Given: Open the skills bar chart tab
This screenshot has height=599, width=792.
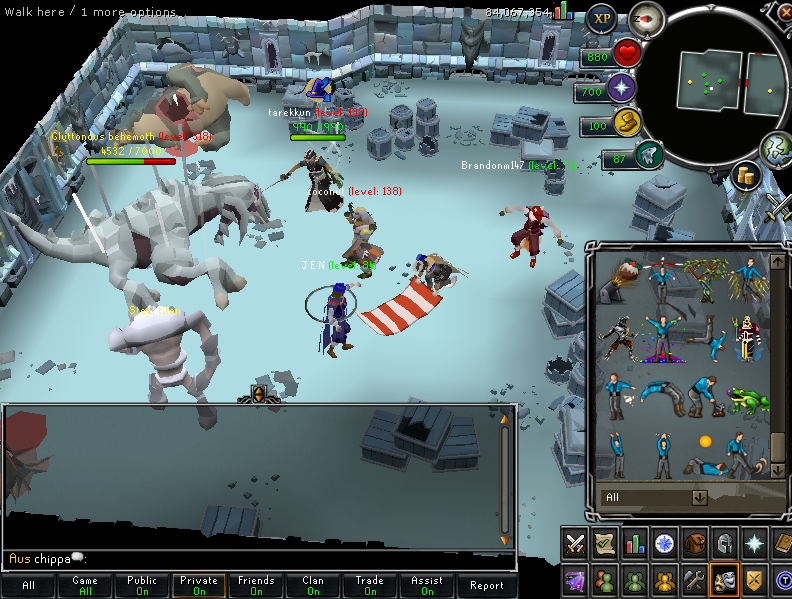Looking at the screenshot, I should 634,544.
